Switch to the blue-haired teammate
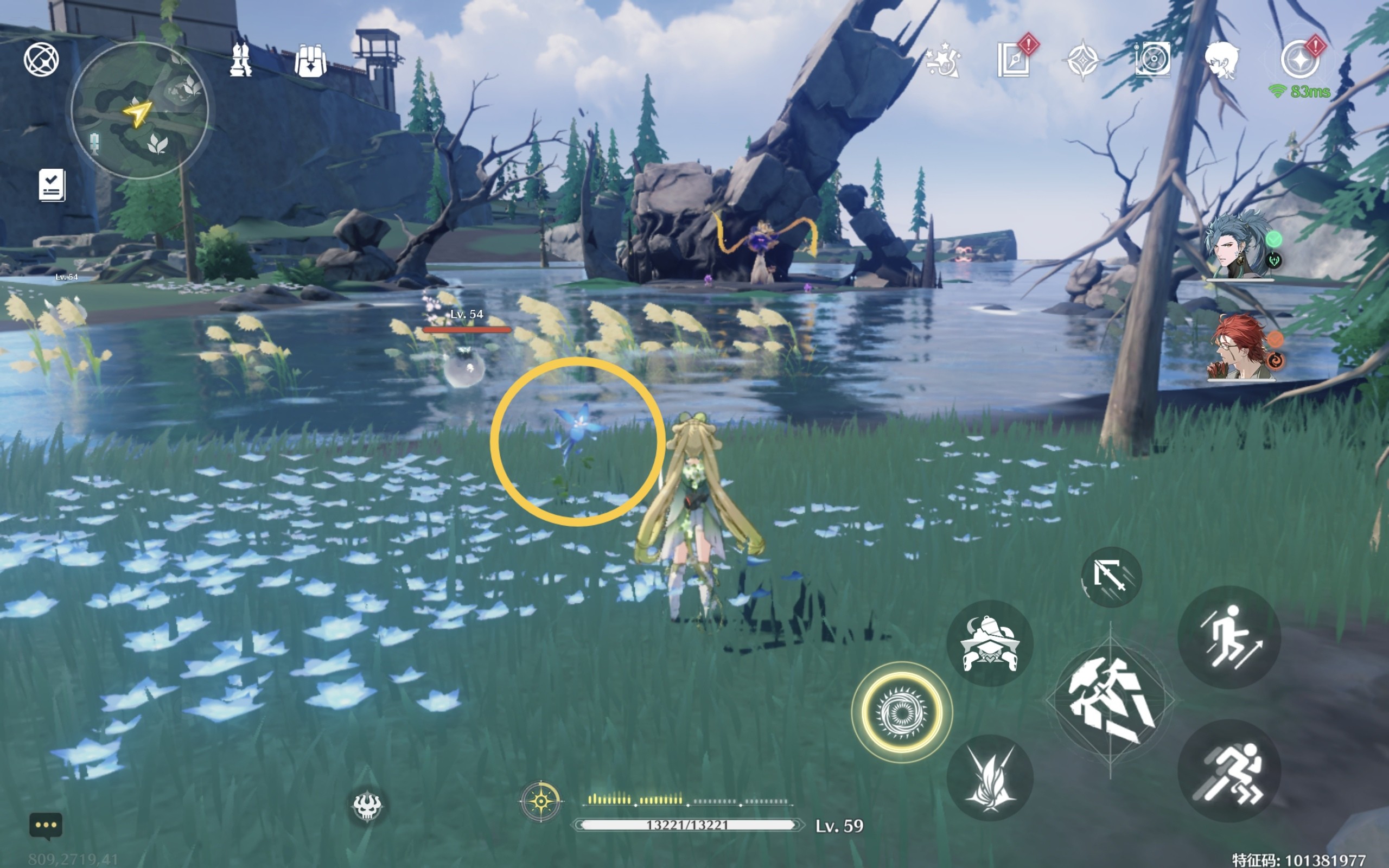1389x868 pixels. (x=1239, y=247)
